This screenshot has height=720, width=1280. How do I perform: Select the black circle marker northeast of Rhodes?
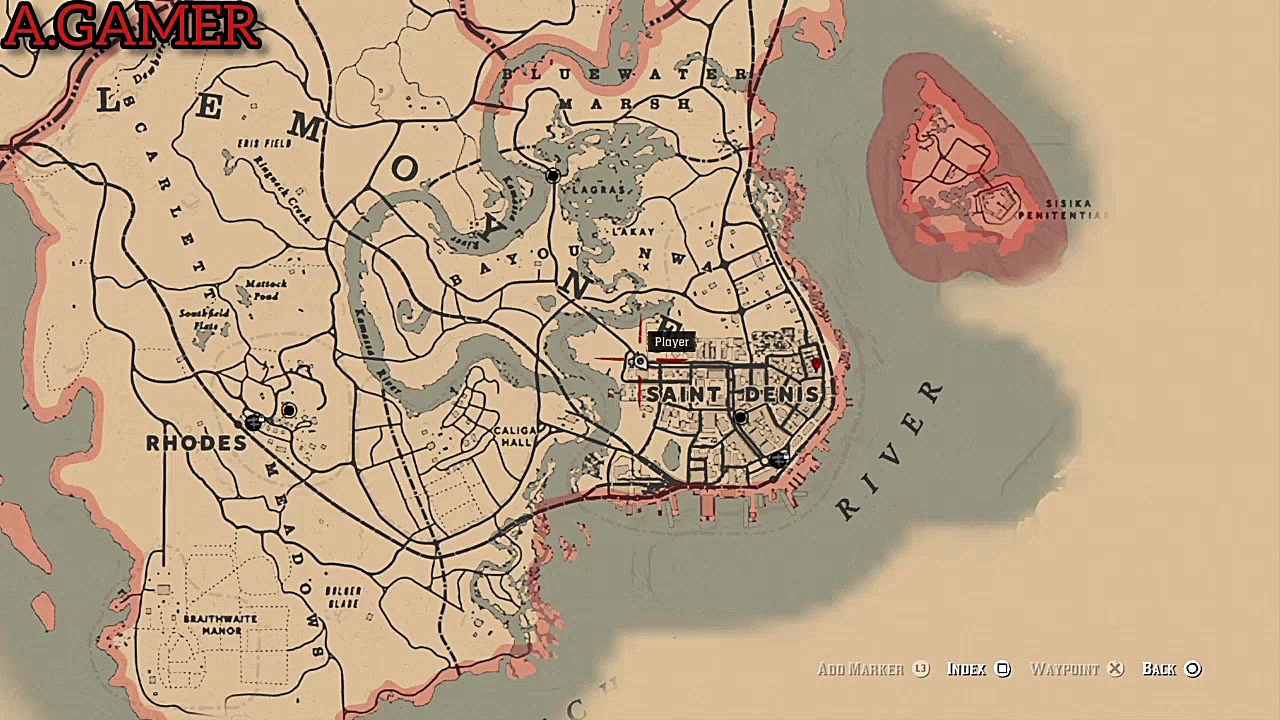pos(289,410)
